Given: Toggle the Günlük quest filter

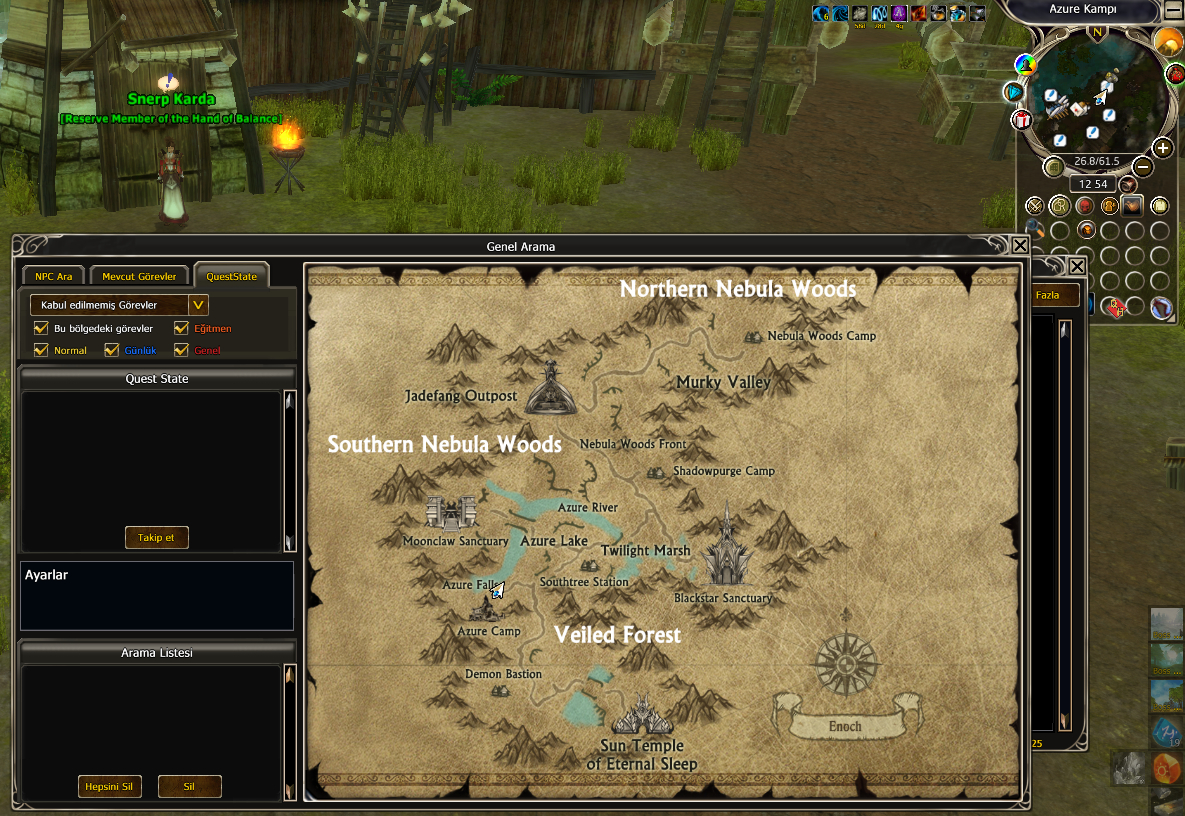Looking at the screenshot, I should coord(111,350).
